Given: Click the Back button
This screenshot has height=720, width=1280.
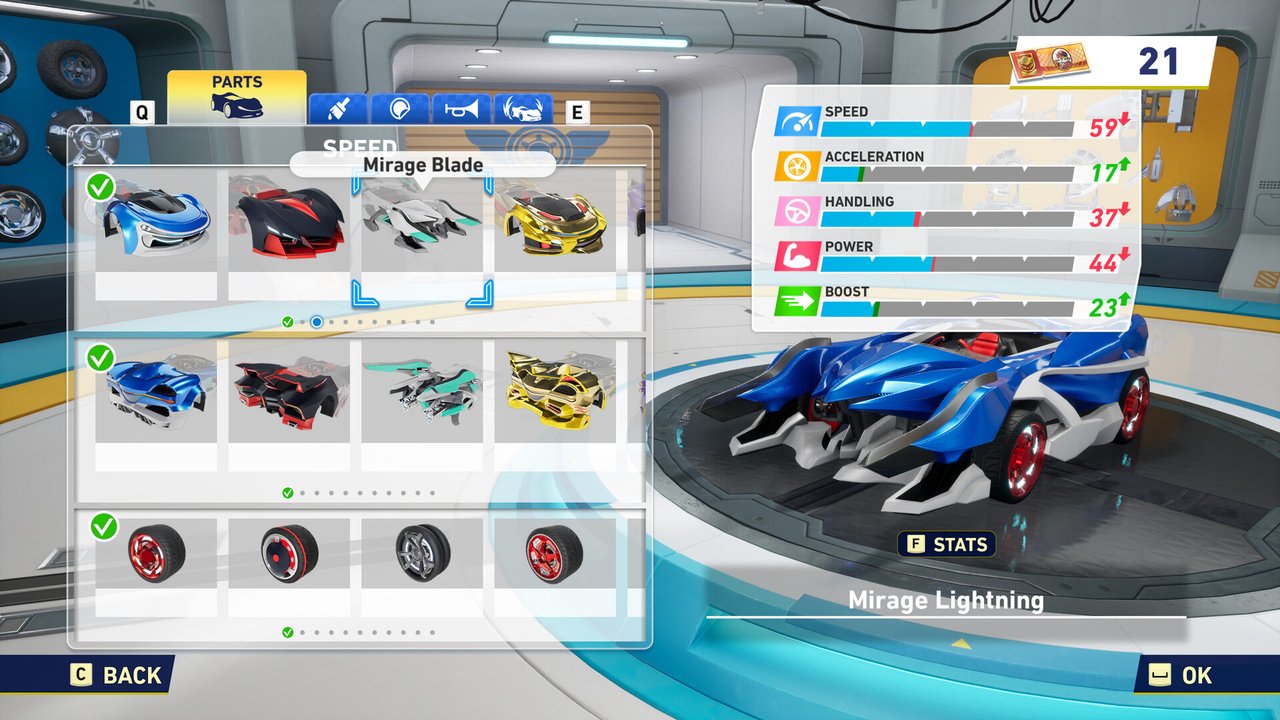Looking at the screenshot, I should 116,675.
